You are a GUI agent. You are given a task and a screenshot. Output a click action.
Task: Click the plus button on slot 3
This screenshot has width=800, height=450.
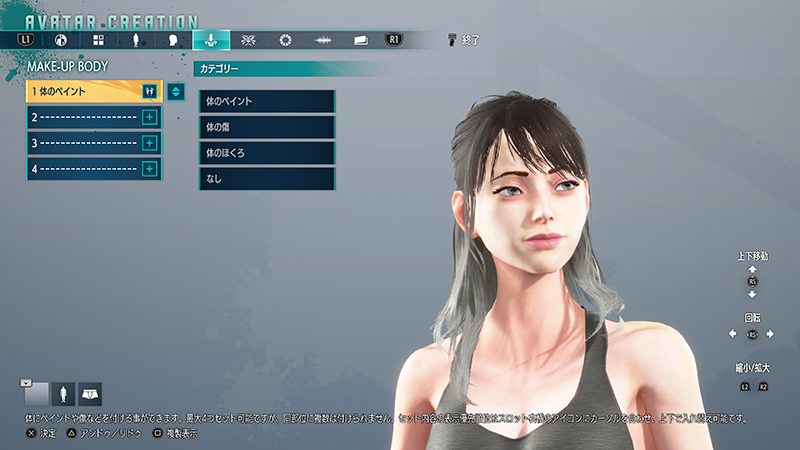pyautogui.click(x=150, y=143)
